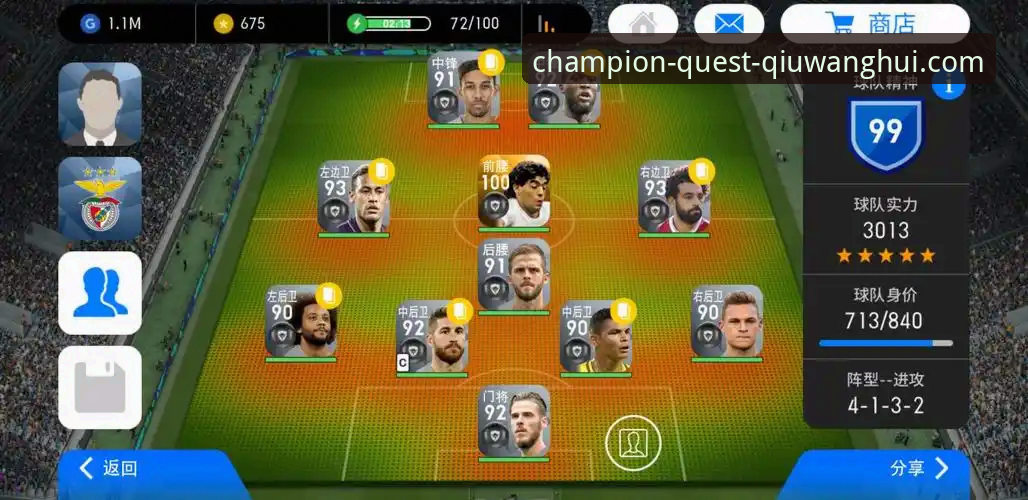Open the manager profile icon
This screenshot has width=1028, height=500.
[x=99, y=104]
